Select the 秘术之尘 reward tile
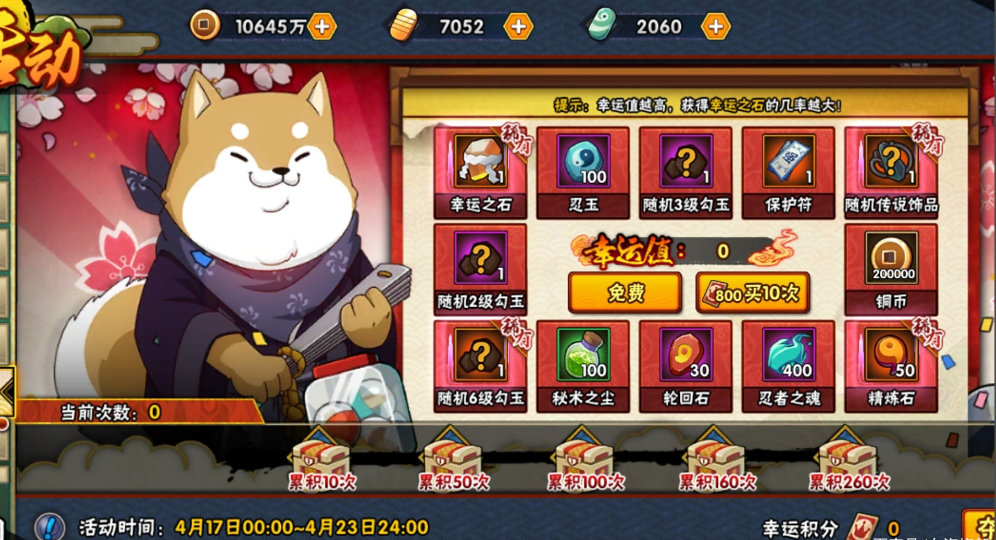The width and height of the screenshot is (996, 540). tap(582, 363)
